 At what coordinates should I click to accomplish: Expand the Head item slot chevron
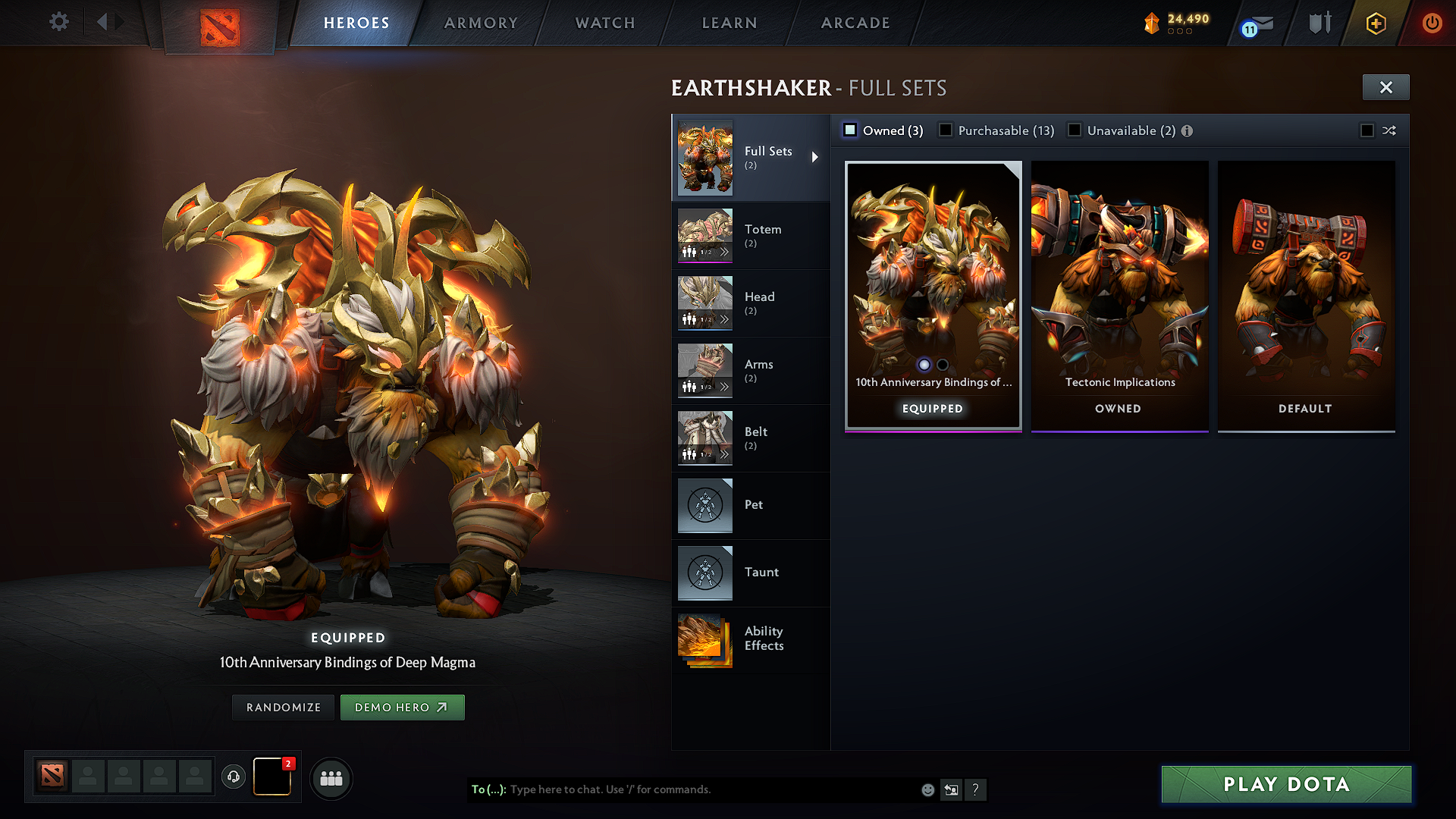pos(726,319)
